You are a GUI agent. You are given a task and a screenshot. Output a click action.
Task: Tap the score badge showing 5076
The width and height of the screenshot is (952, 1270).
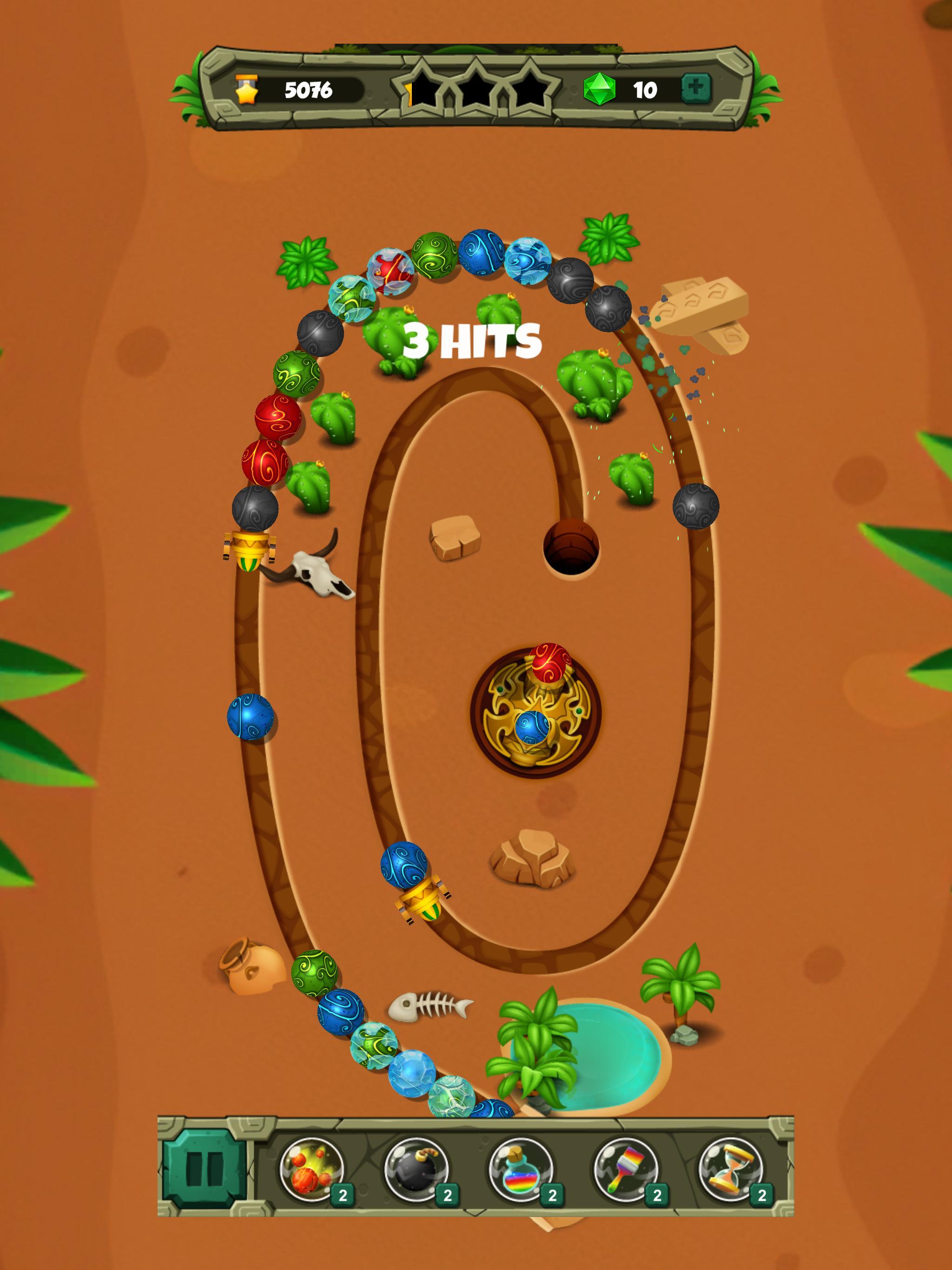click(298, 90)
